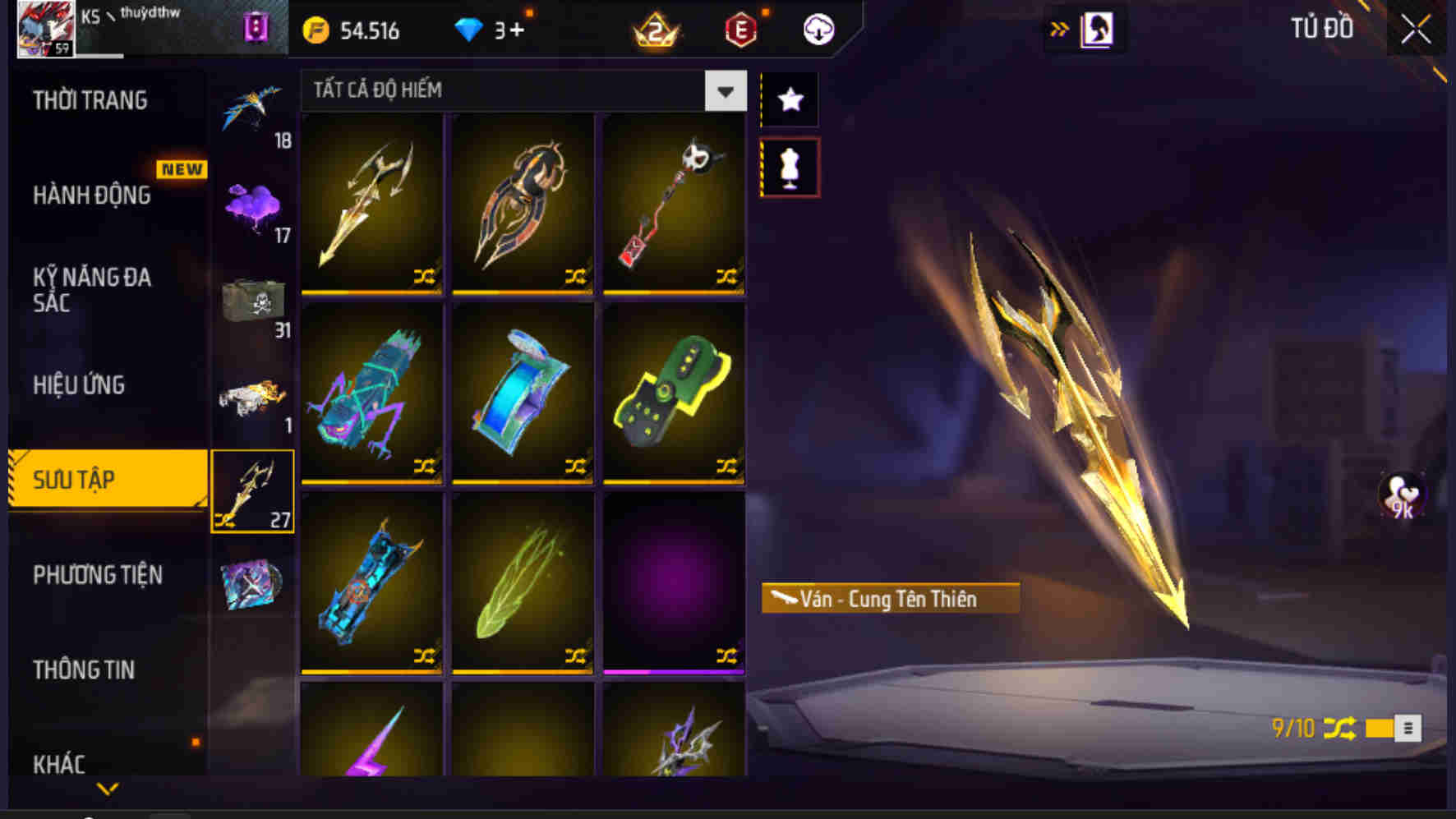Toggle shuffle on the green gloo wall skin

[x=727, y=467]
